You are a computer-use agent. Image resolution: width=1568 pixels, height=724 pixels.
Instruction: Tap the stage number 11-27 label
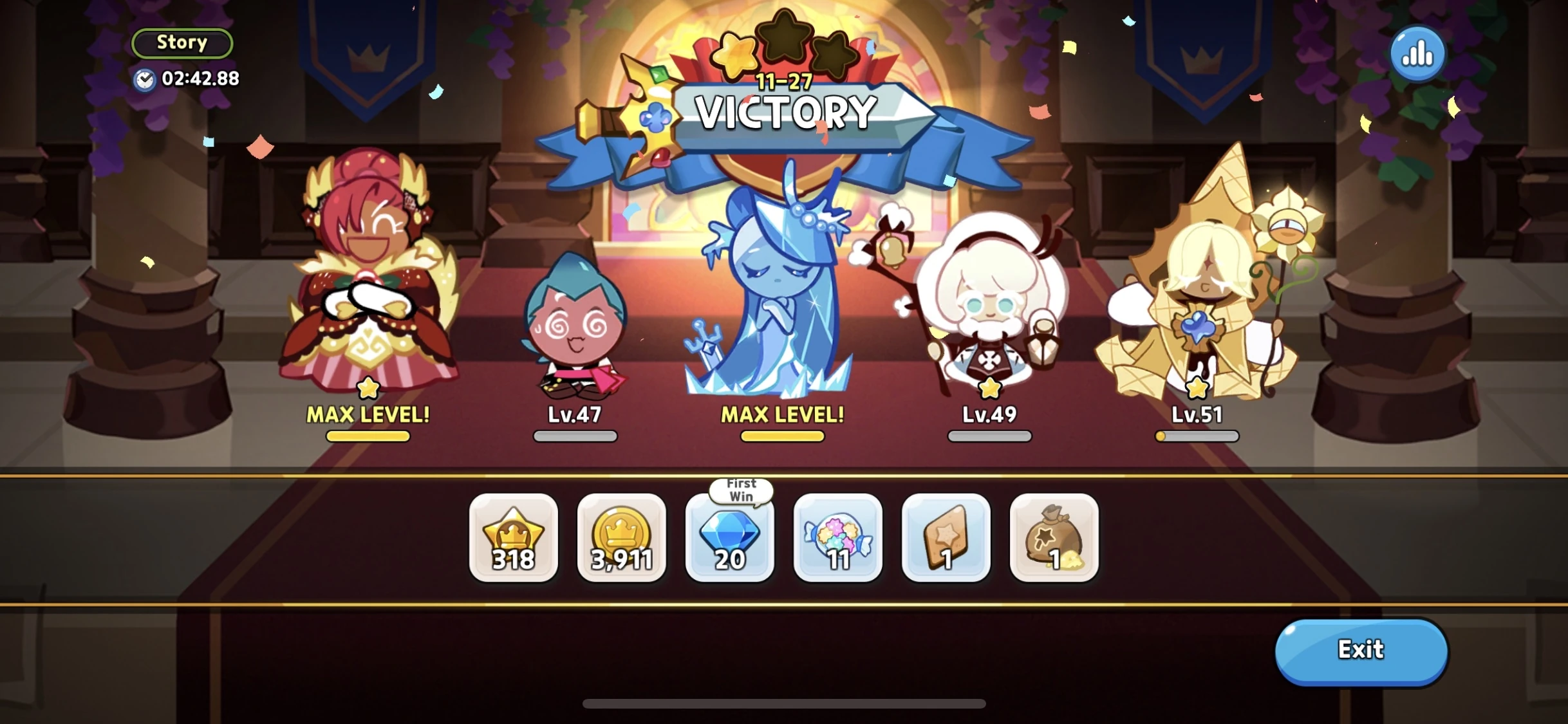(x=783, y=81)
